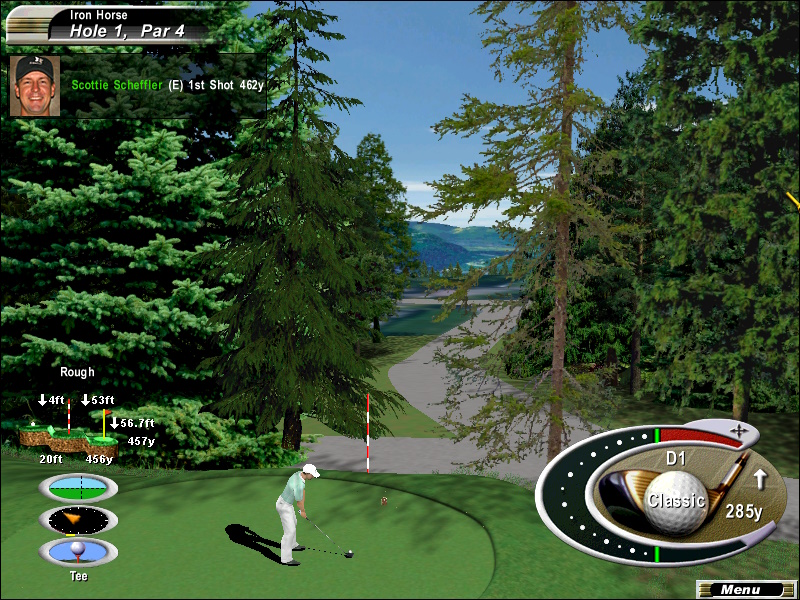Click the white shot-direction arrow
This screenshot has width=800, height=600.
(x=760, y=480)
